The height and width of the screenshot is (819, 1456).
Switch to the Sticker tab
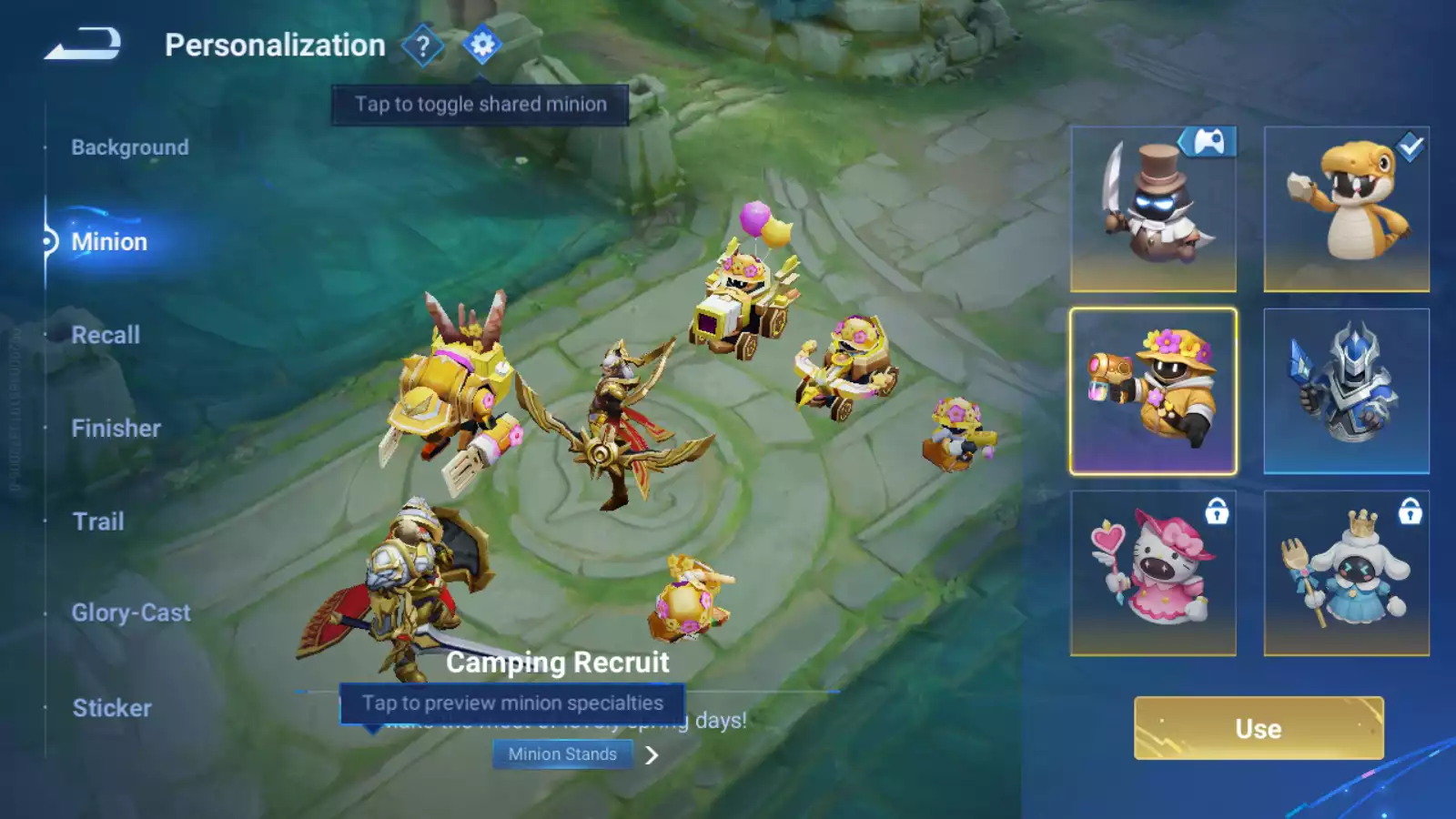coord(112,708)
